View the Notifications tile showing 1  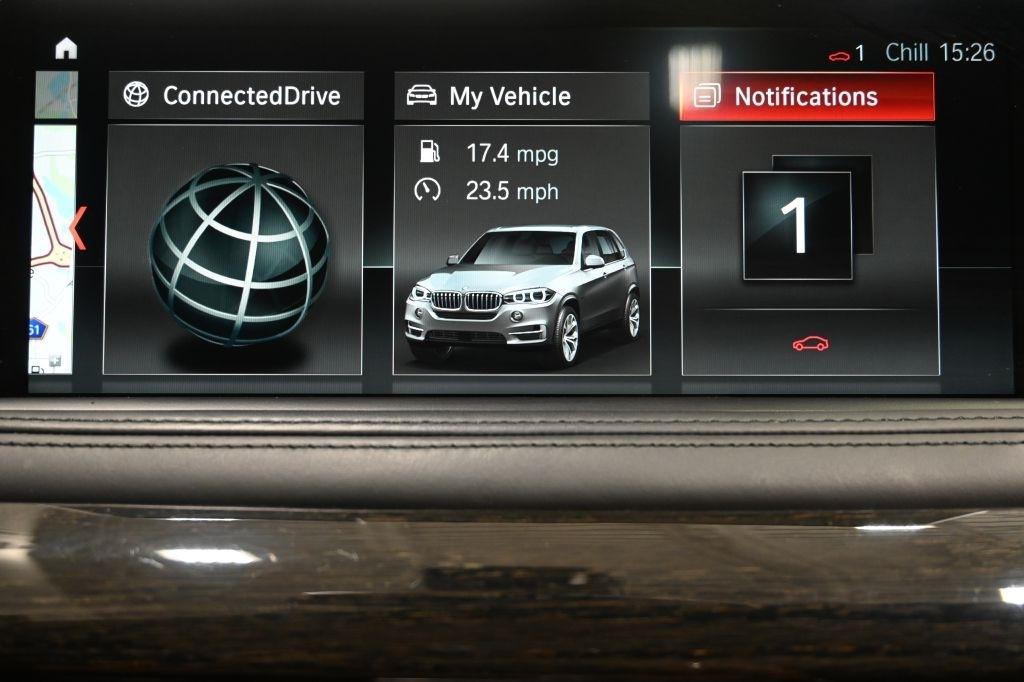coord(809,250)
